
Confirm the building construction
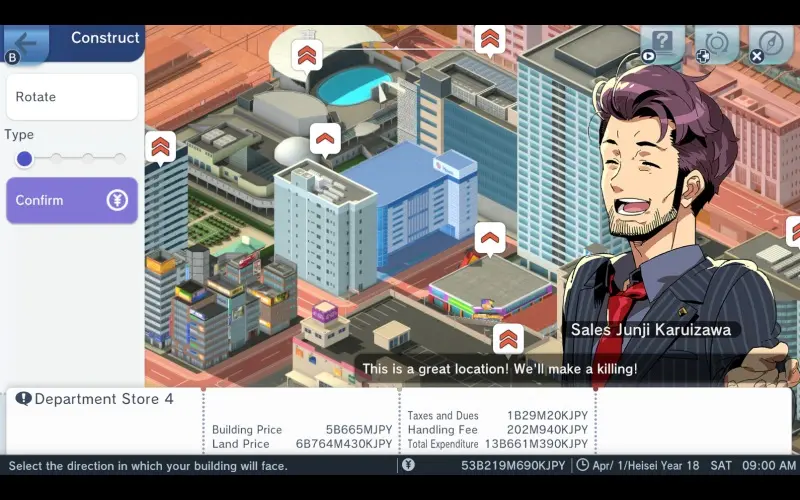click(71, 200)
